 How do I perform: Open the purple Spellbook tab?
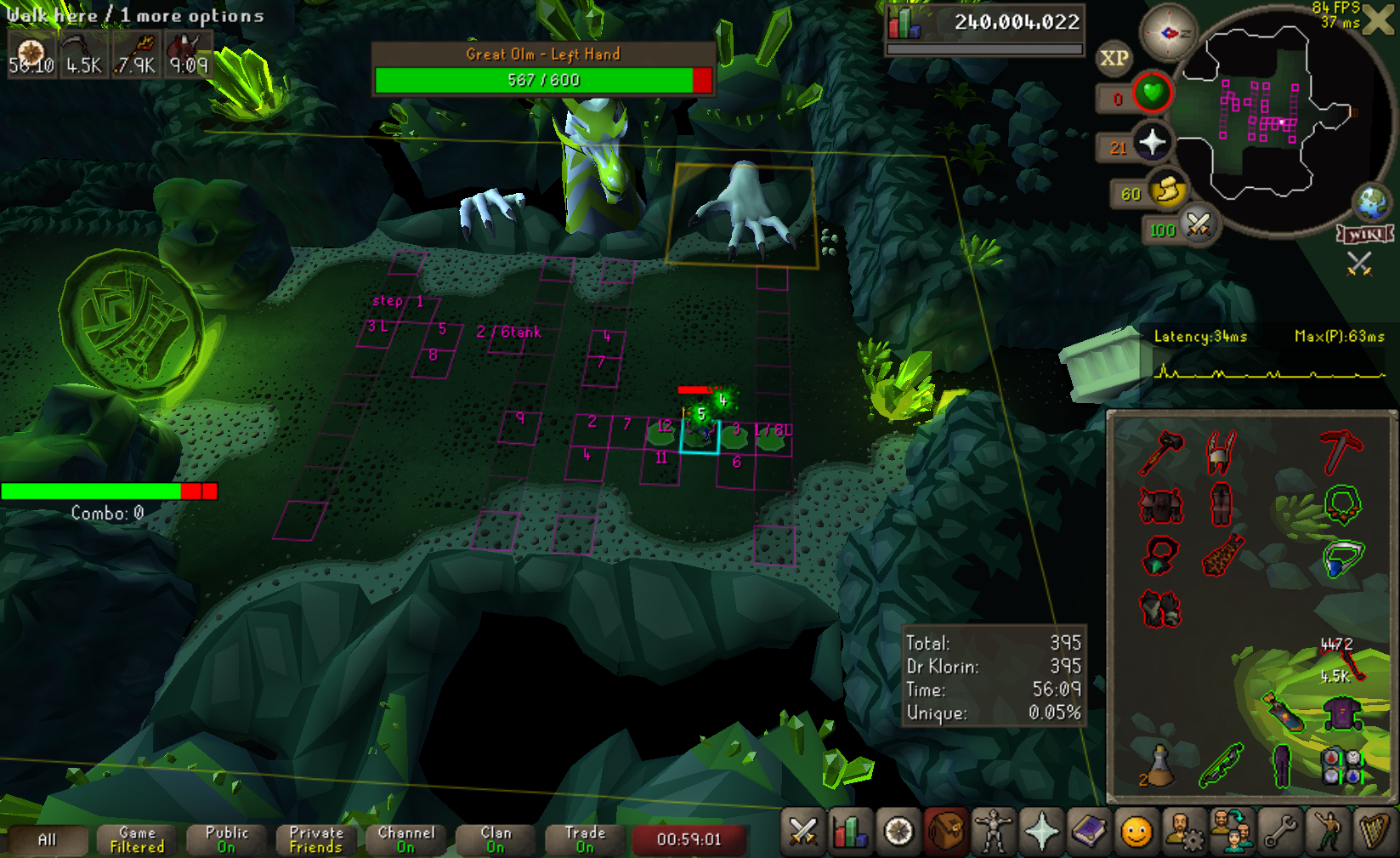1089,832
